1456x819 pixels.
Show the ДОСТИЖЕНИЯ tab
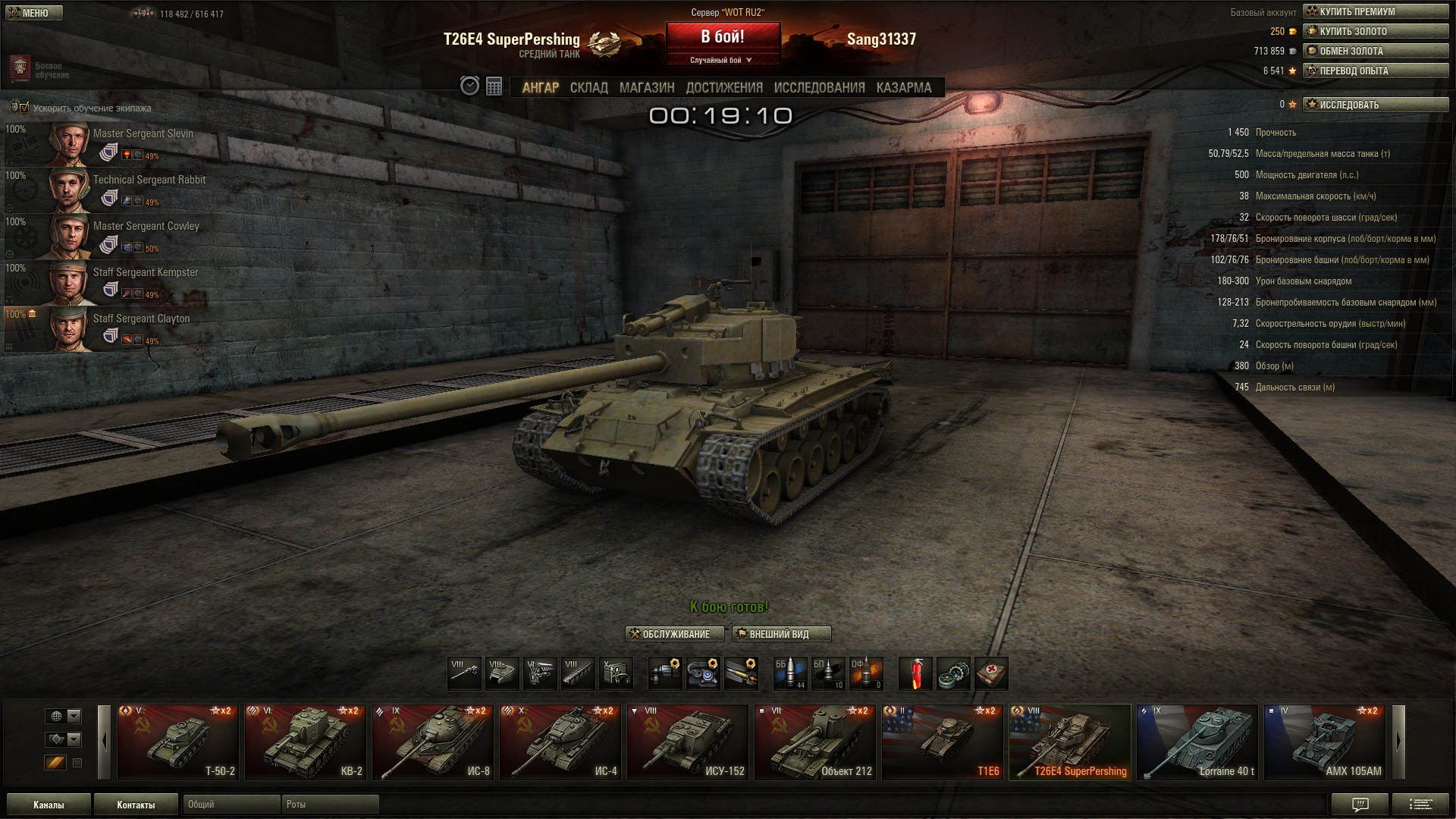tap(723, 88)
